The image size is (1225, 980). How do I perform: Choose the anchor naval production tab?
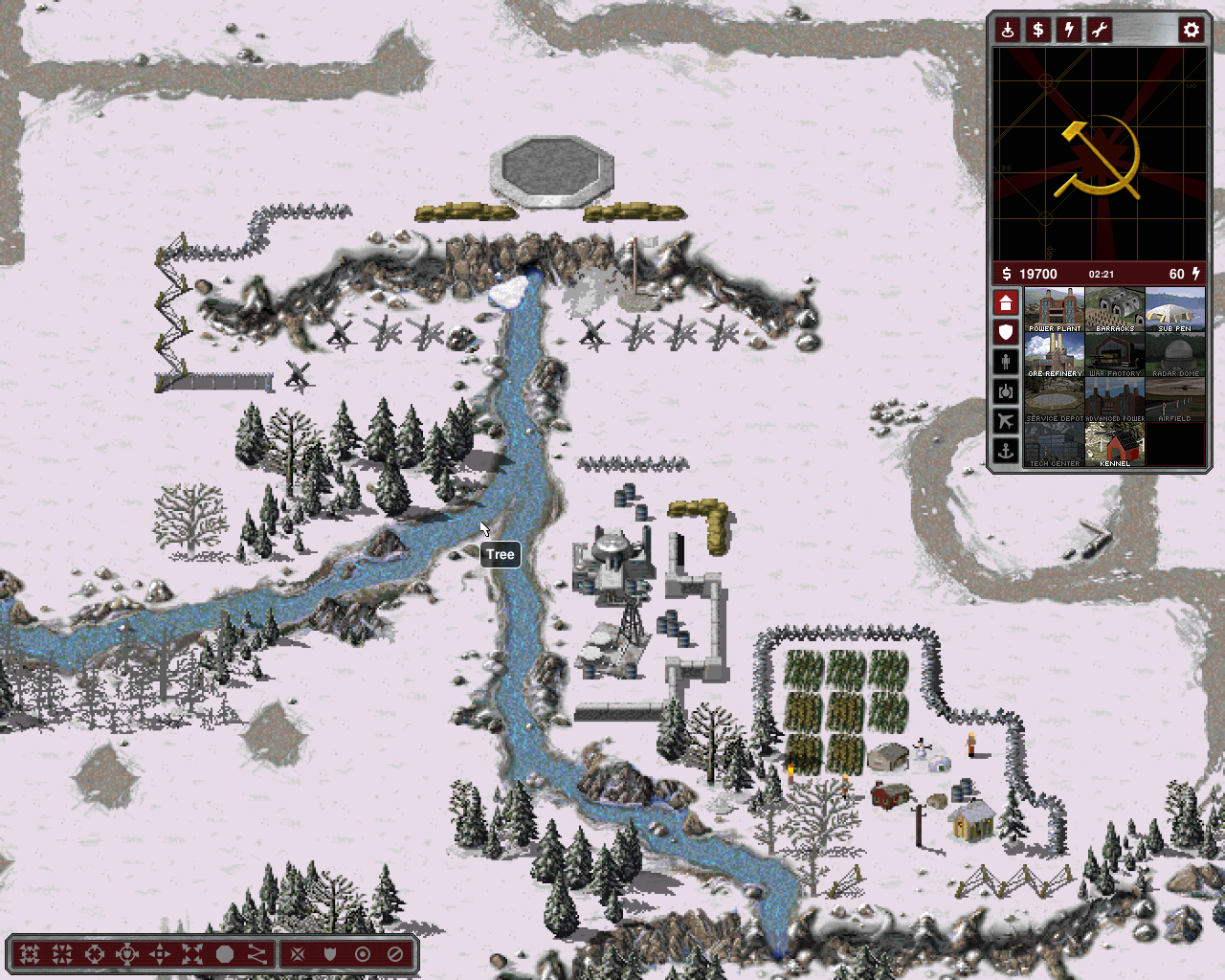click(1005, 450)
